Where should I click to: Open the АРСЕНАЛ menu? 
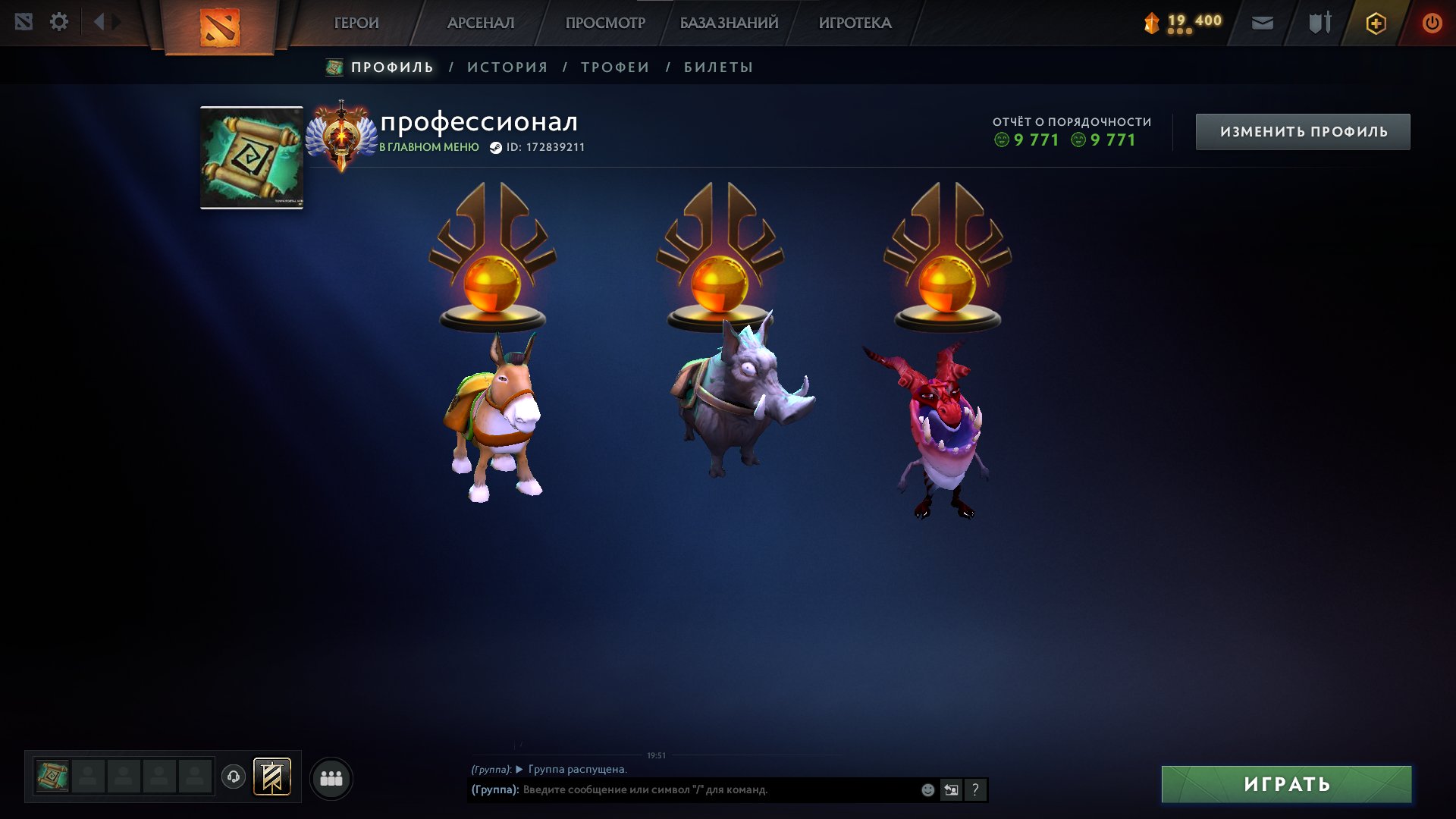coord(480,23)
